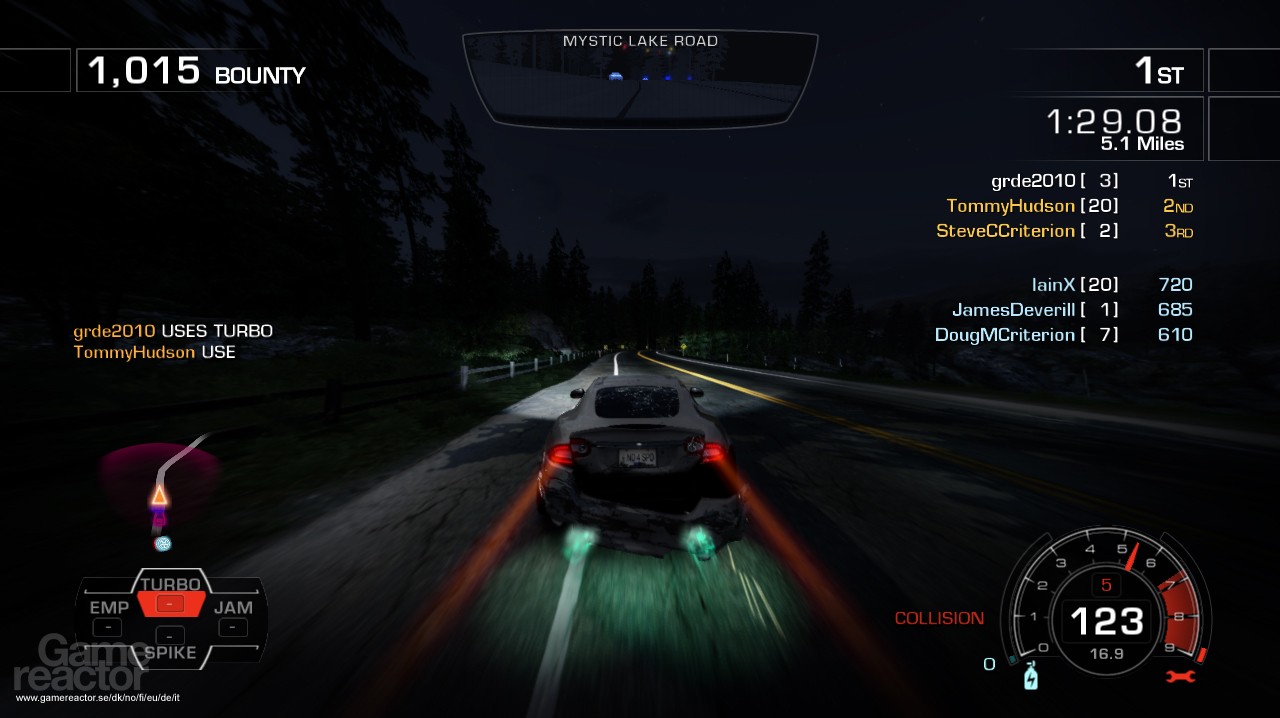Select TommyHudson in the racer standings

(x=1011, y=206)
